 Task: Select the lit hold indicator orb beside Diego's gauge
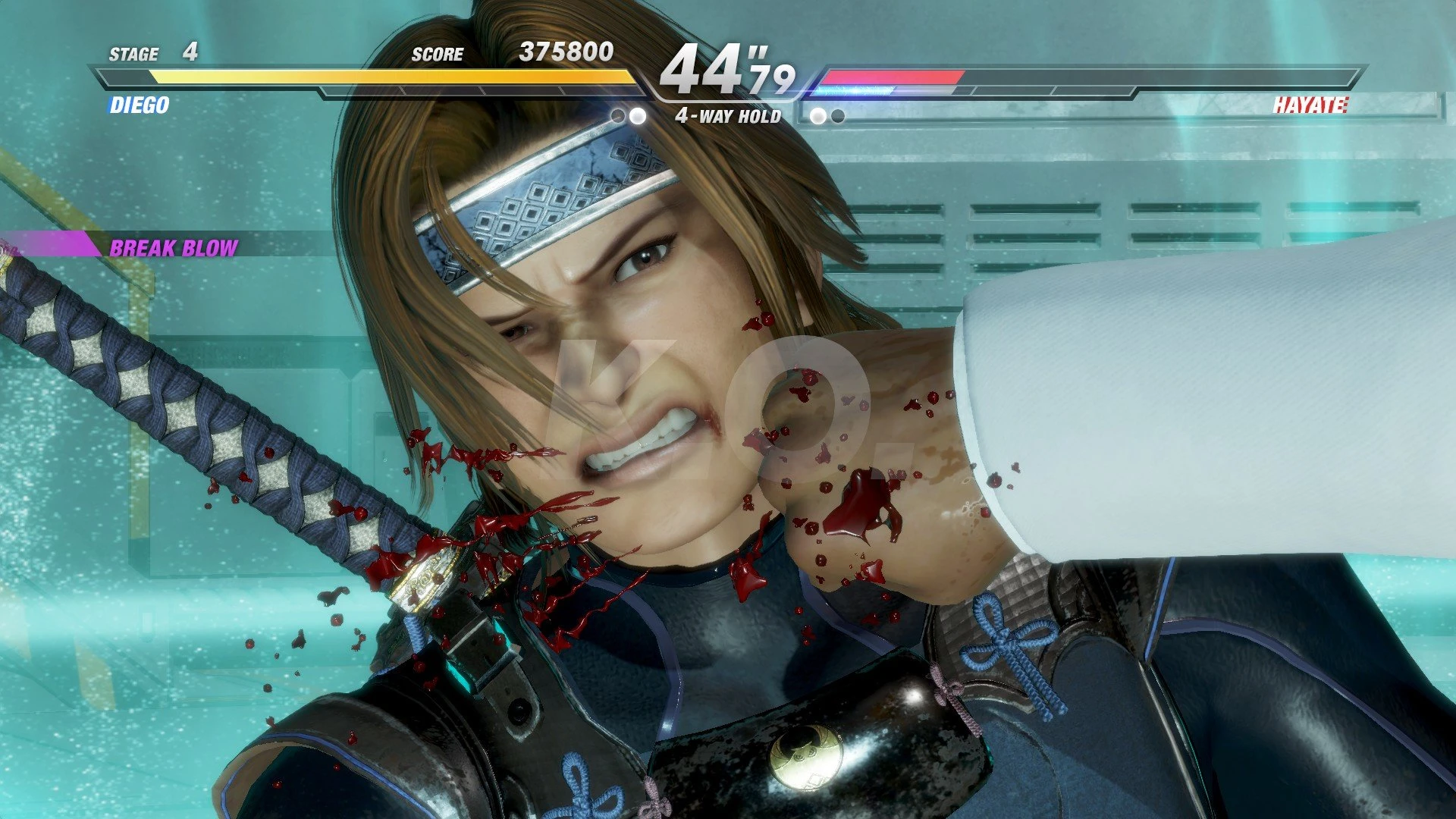tap(637, 115)
